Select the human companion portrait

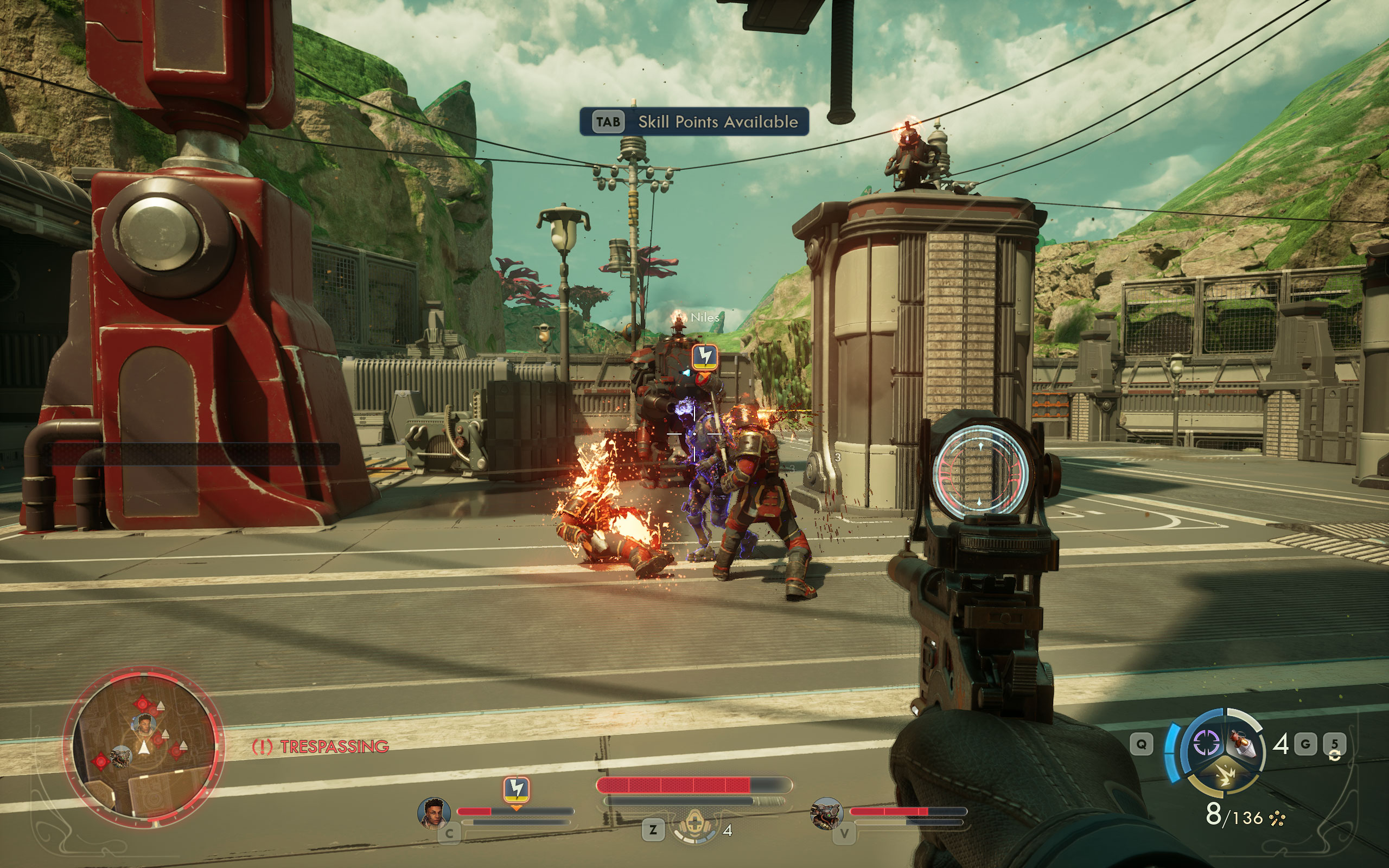point(434,813)
